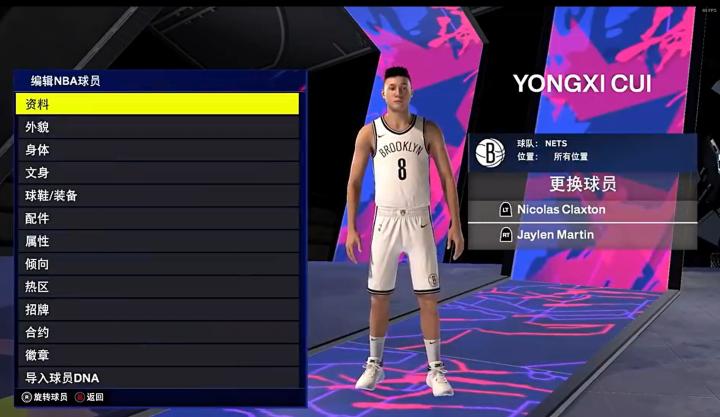Open the 配件 accessories entry
This screenshot has height=417, width=720.
pyautogui.click(x=157, y=218)
